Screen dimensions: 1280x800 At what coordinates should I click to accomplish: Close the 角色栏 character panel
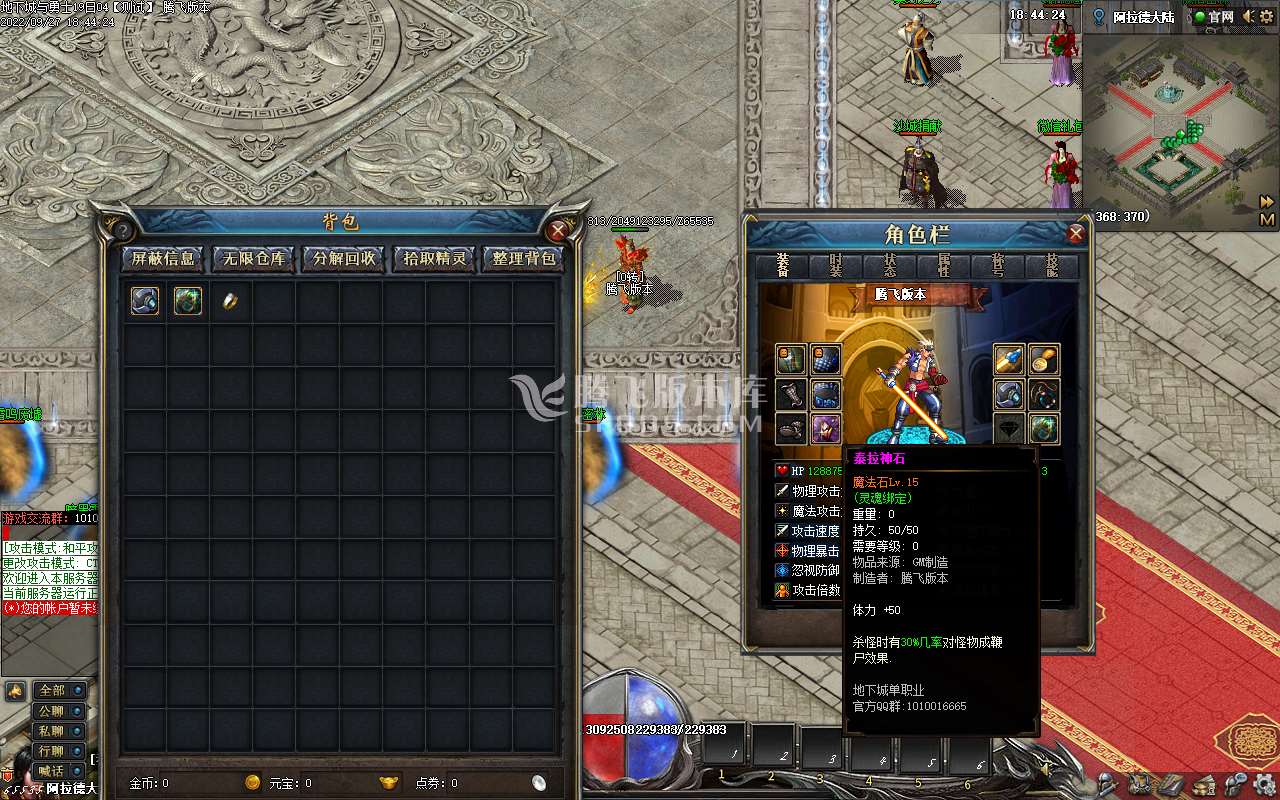click(1076, 234)
